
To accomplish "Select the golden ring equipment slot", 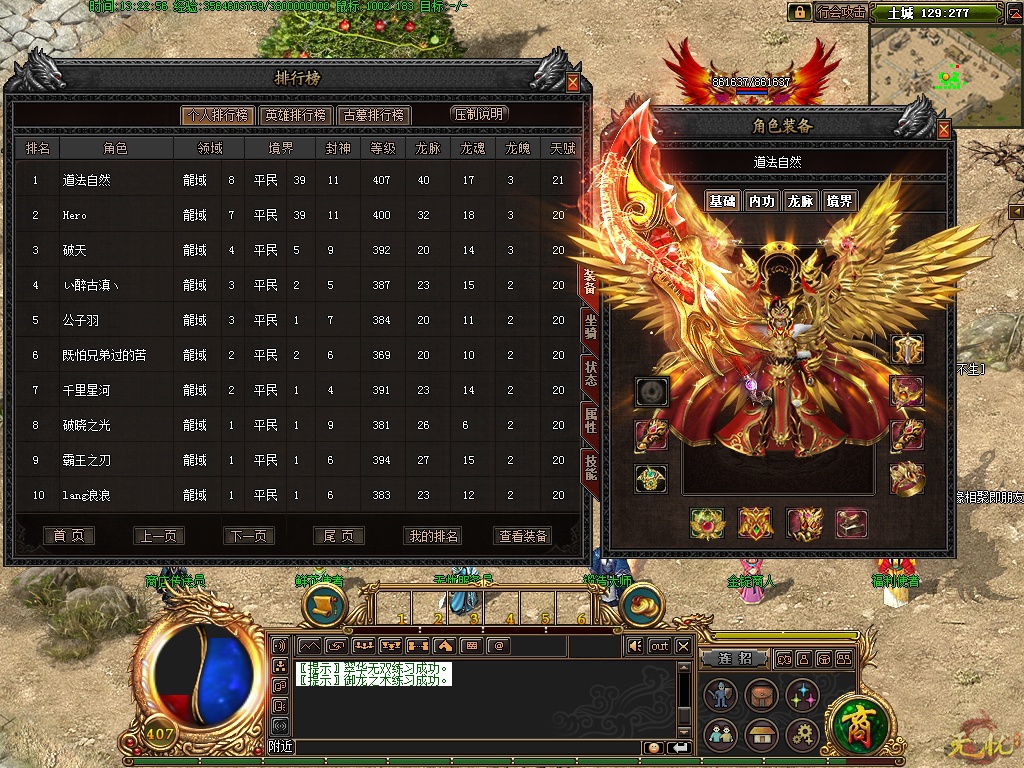I will coord(907,480).
